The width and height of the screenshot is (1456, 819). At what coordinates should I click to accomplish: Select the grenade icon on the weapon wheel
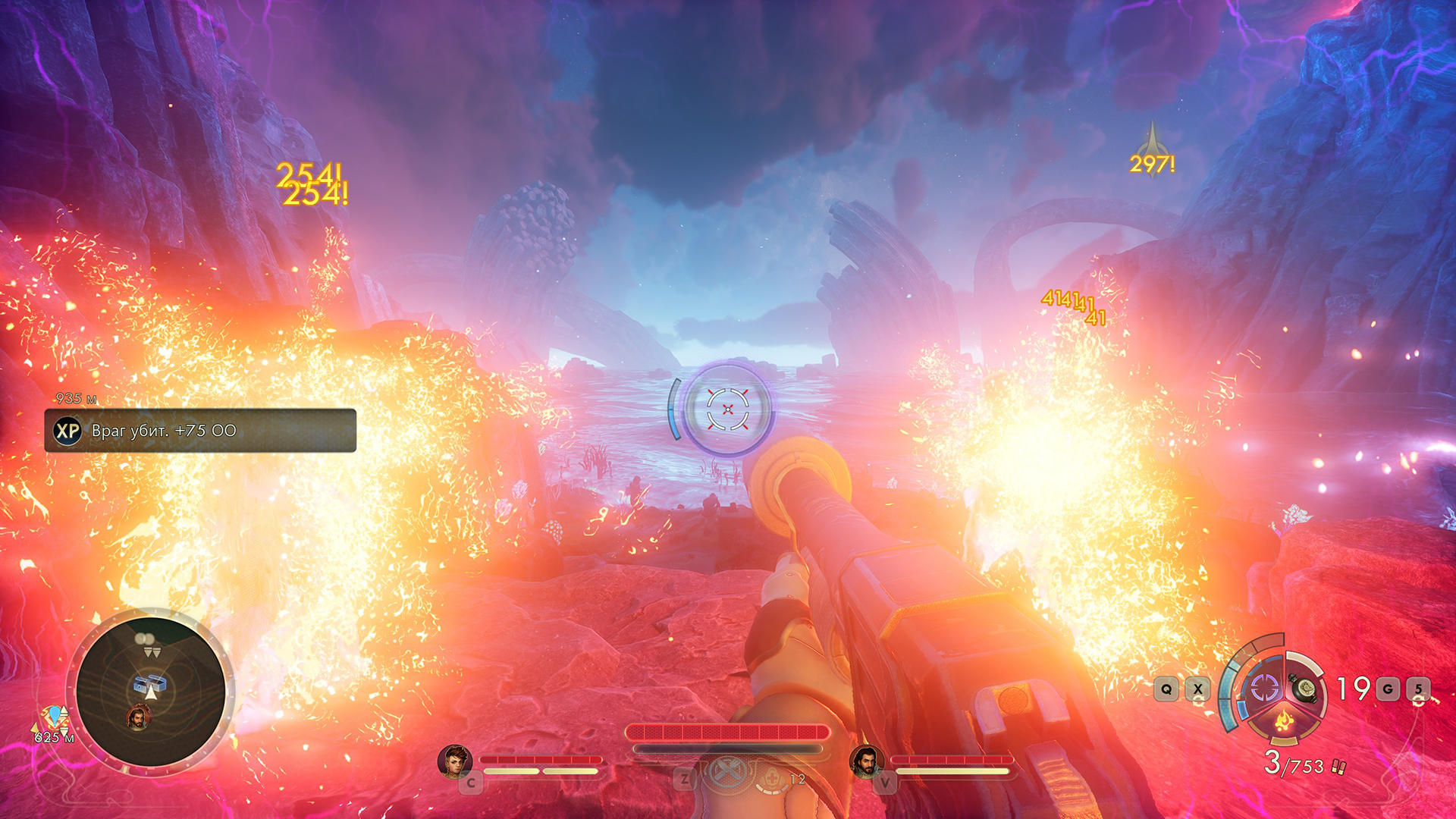[1304, 689]
